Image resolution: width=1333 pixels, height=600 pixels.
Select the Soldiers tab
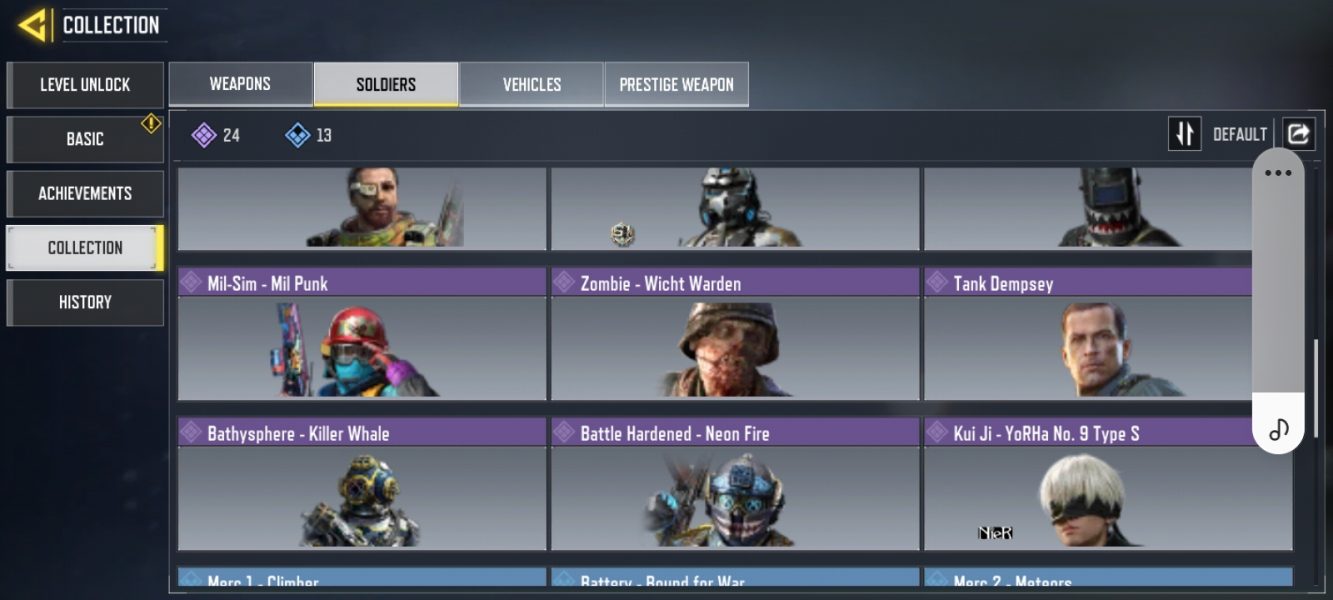(x=386, y=84)
